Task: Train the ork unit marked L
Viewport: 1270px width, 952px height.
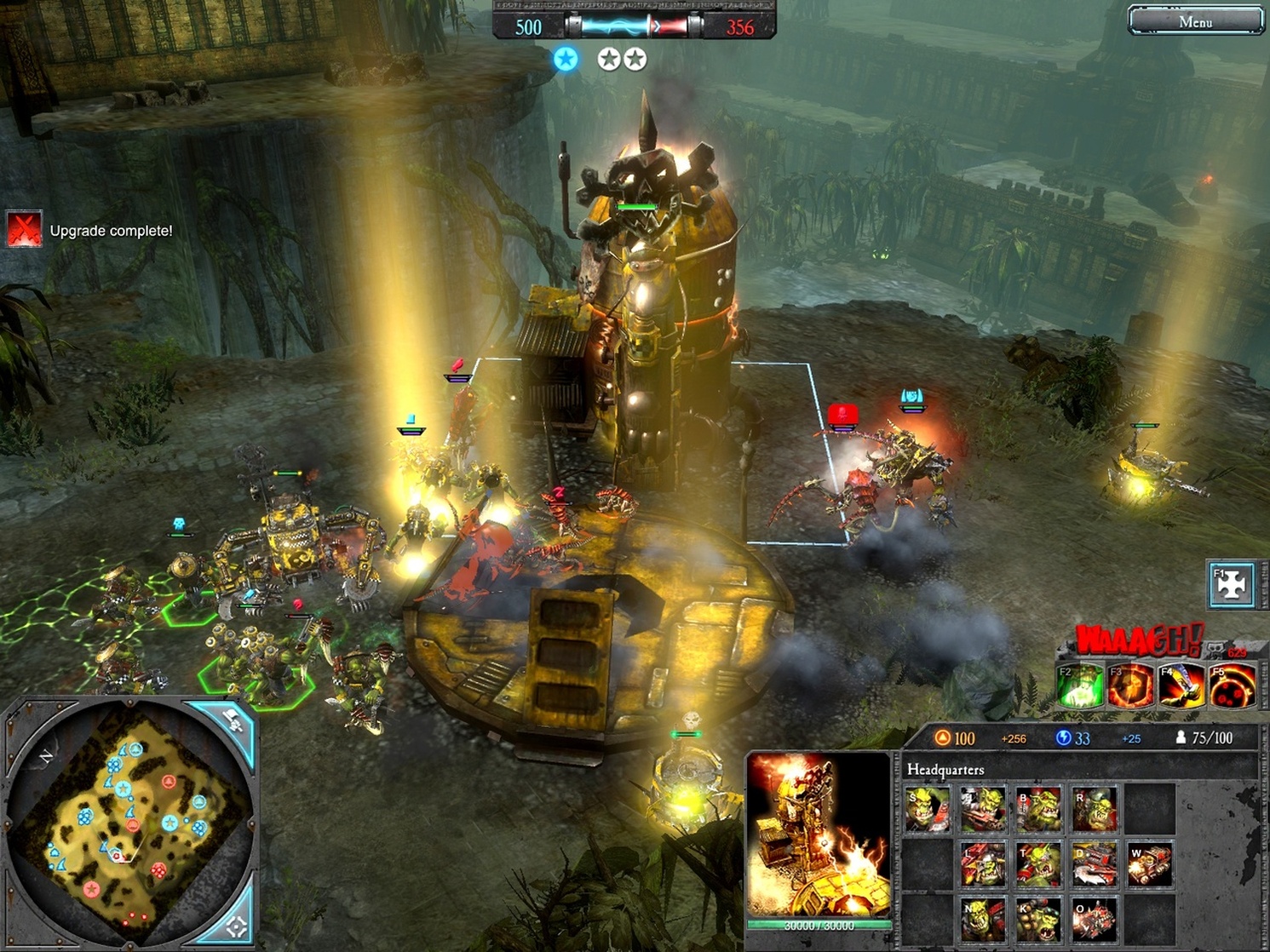Action: [x=984, y=863]
